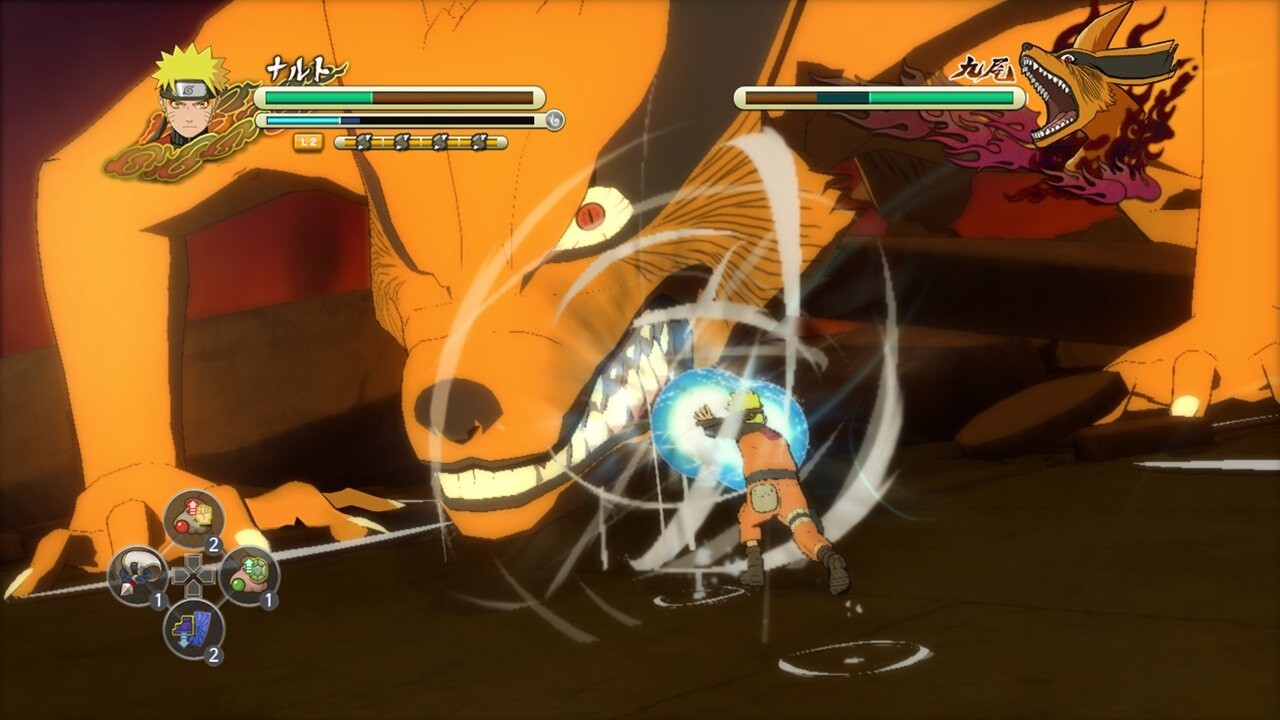Toggle the kunai item count badge
Screen dimensions: 1280x720
pyautogui.click(x=158, y=599)
